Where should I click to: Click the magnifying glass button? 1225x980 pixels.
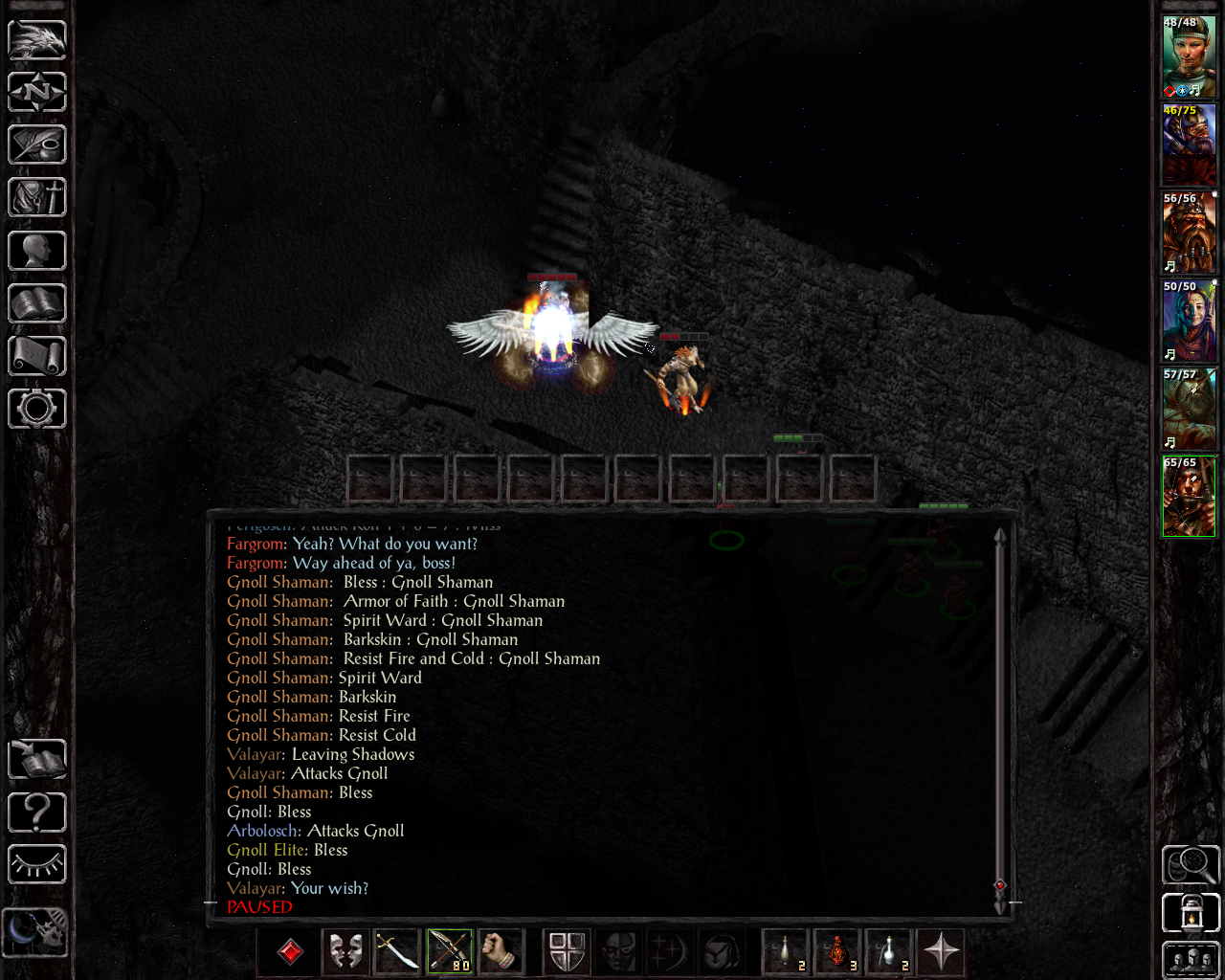(1191, 865)
